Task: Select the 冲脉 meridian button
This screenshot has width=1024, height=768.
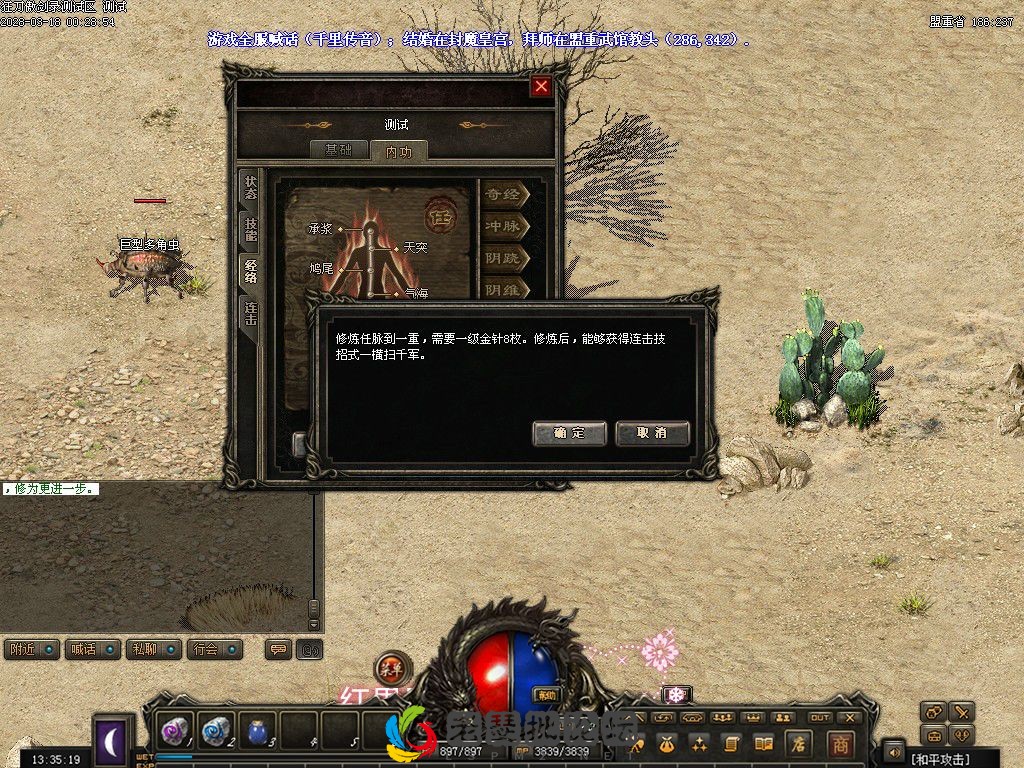Action: 504,227
